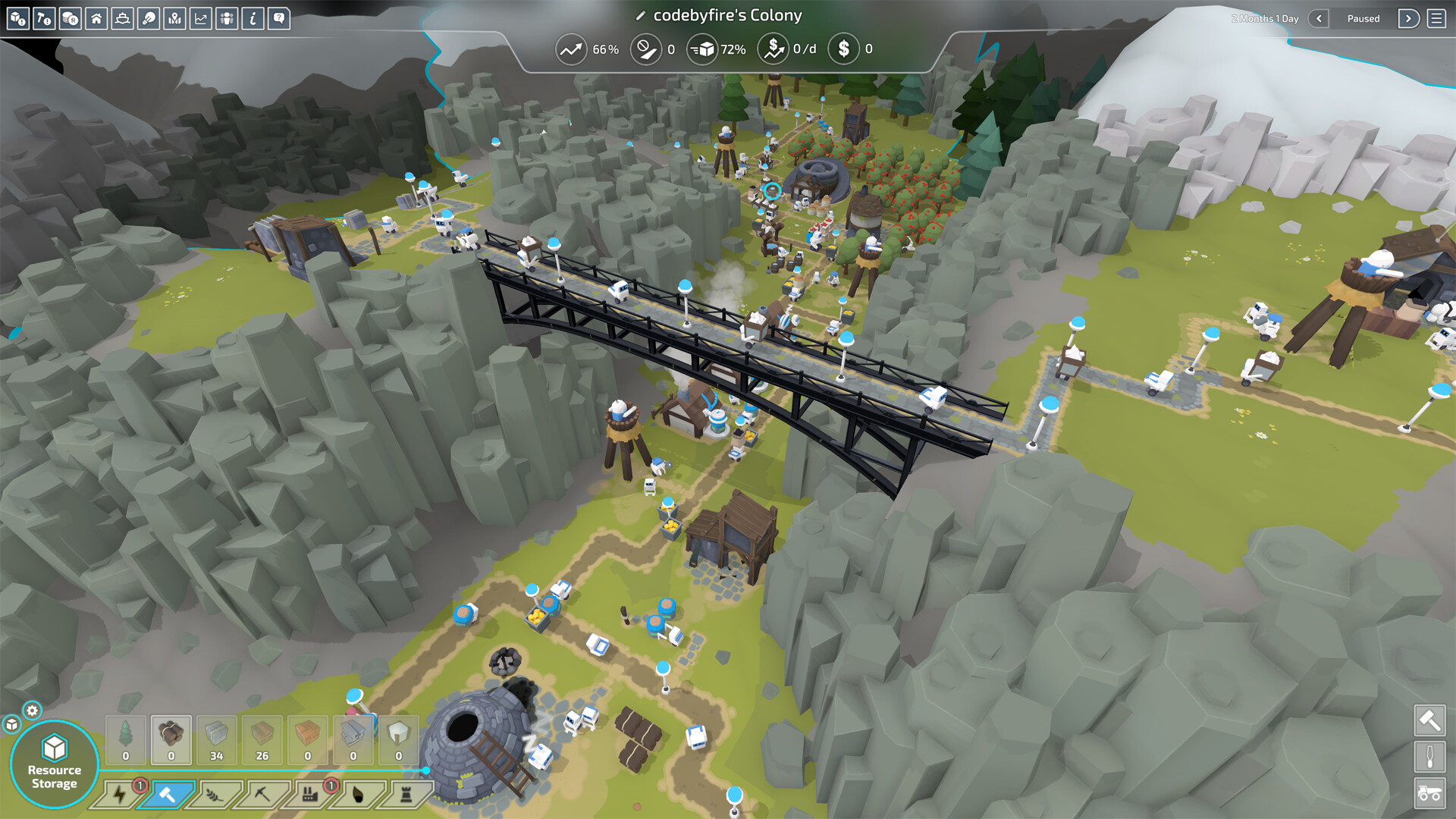Select the wood logs storage building
This screenshot has height=819, width=1456.
(171, 739)
